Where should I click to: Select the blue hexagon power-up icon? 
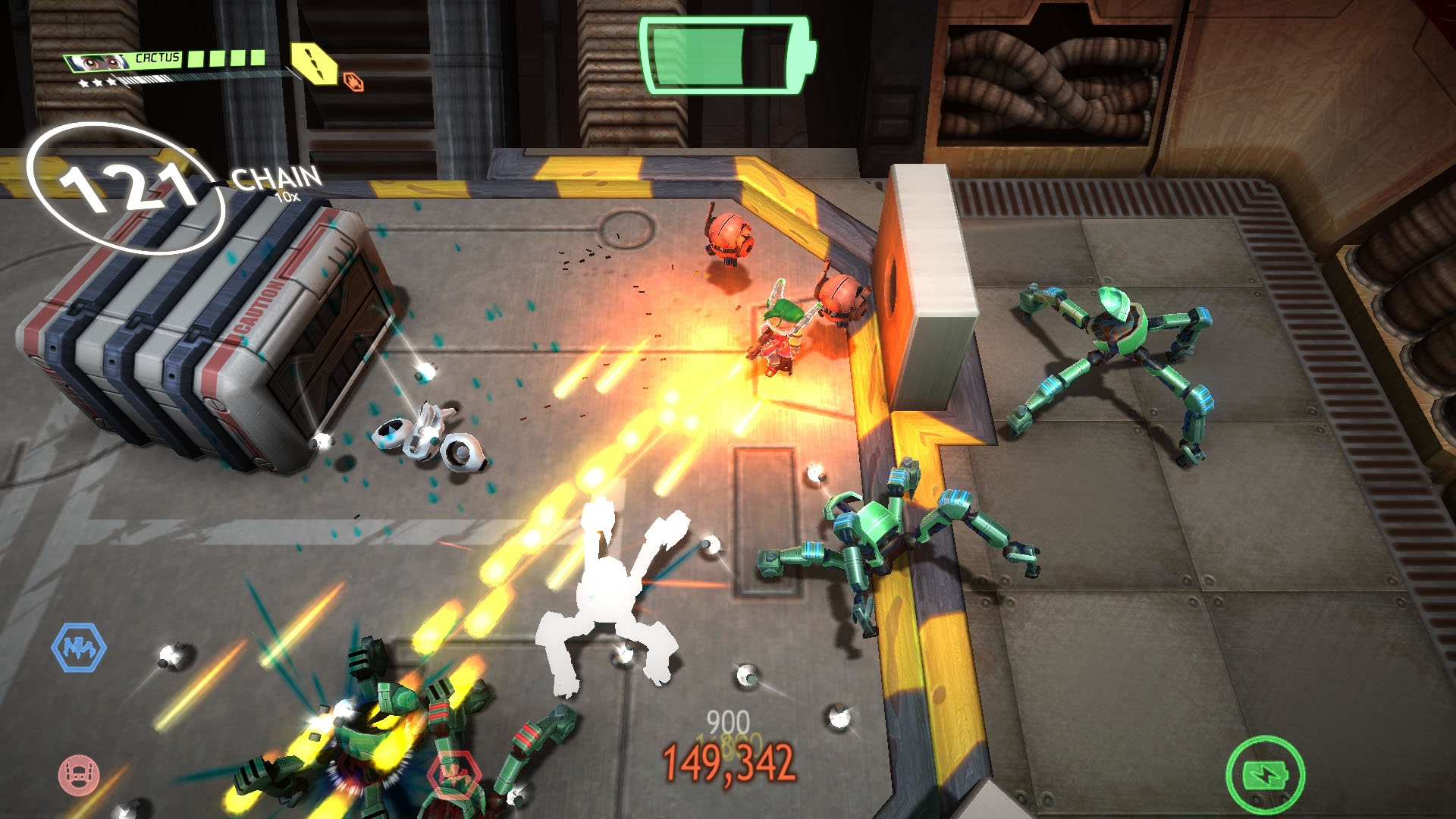[x=79, y=647]
